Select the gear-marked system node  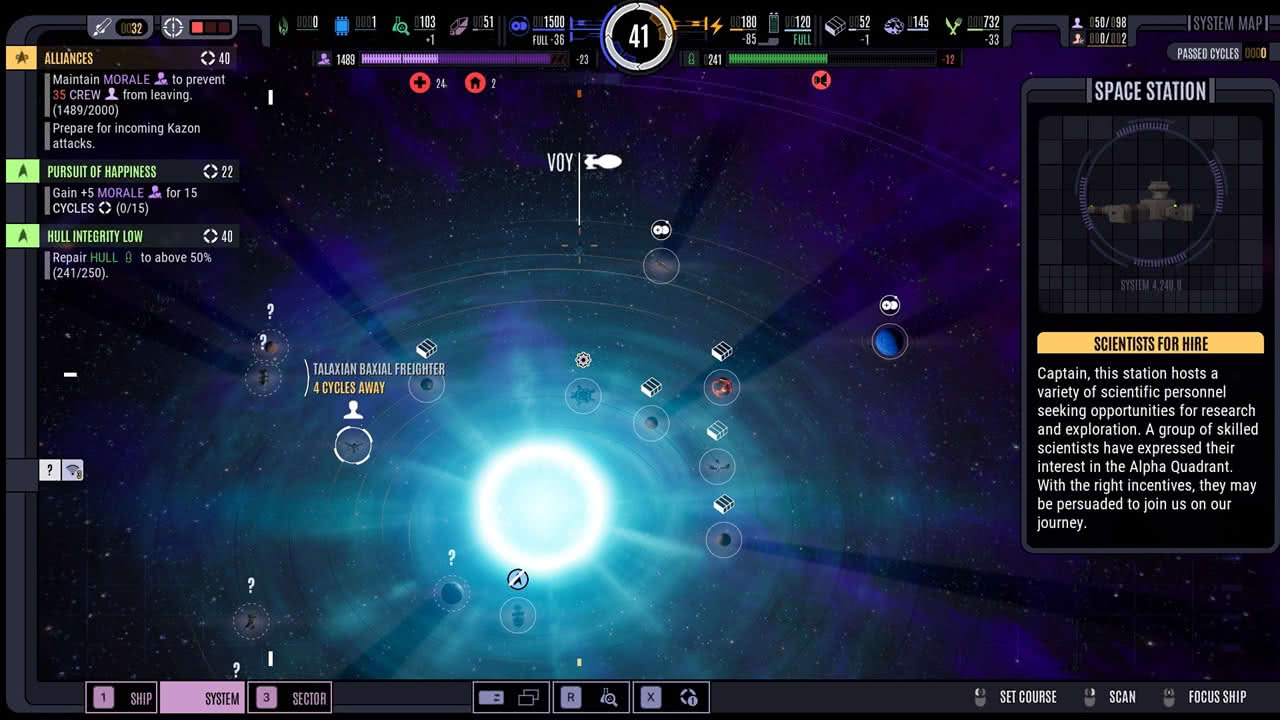583,395
